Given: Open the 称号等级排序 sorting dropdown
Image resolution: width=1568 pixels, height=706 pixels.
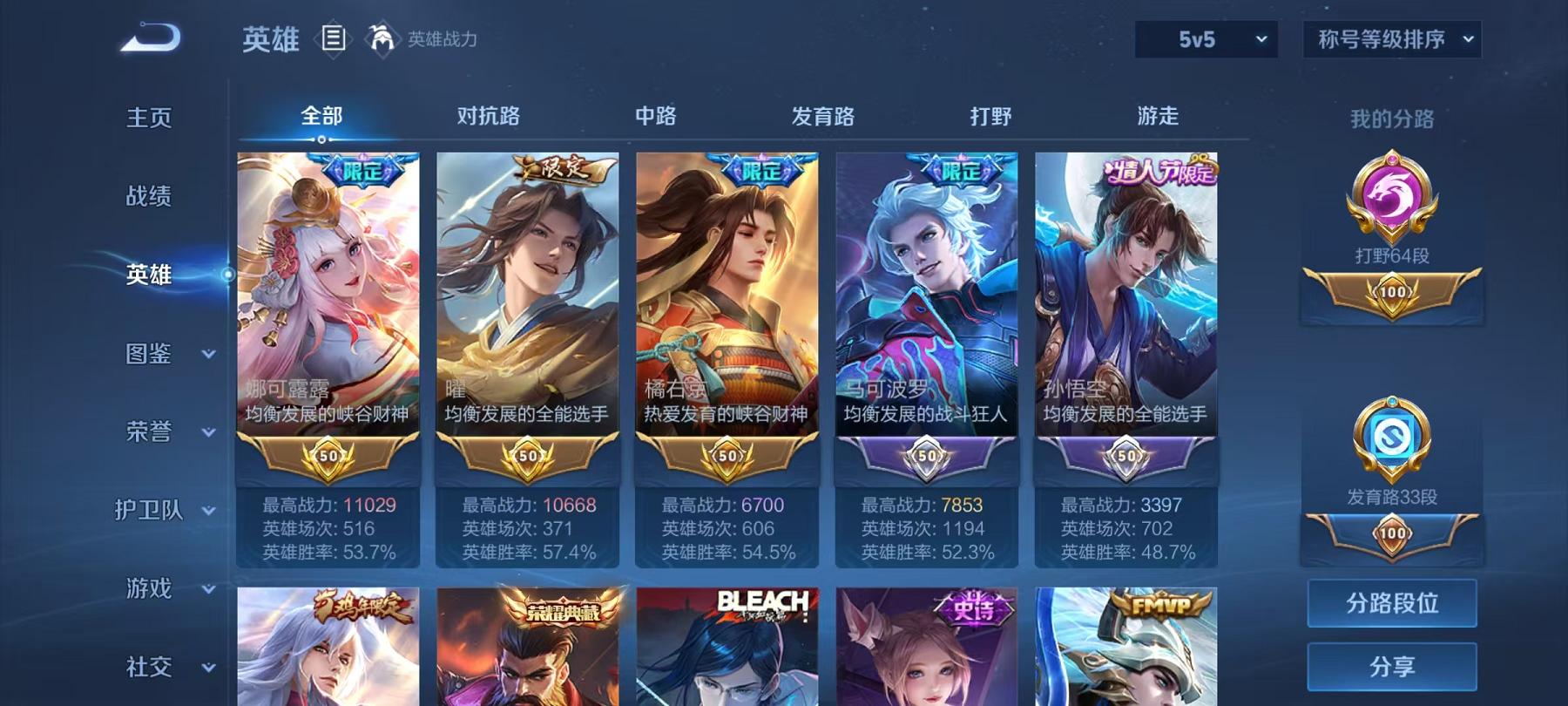Looking at the screenshot, I should pos(1392,38).
